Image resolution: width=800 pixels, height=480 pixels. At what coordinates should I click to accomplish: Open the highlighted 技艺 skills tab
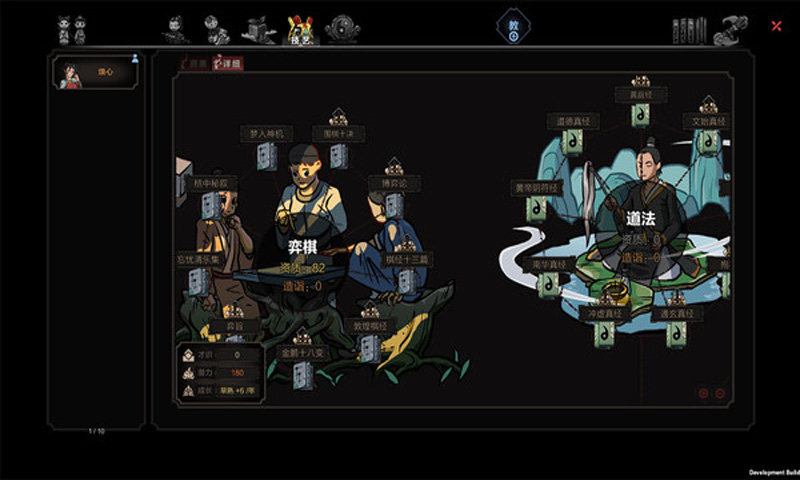299,30
